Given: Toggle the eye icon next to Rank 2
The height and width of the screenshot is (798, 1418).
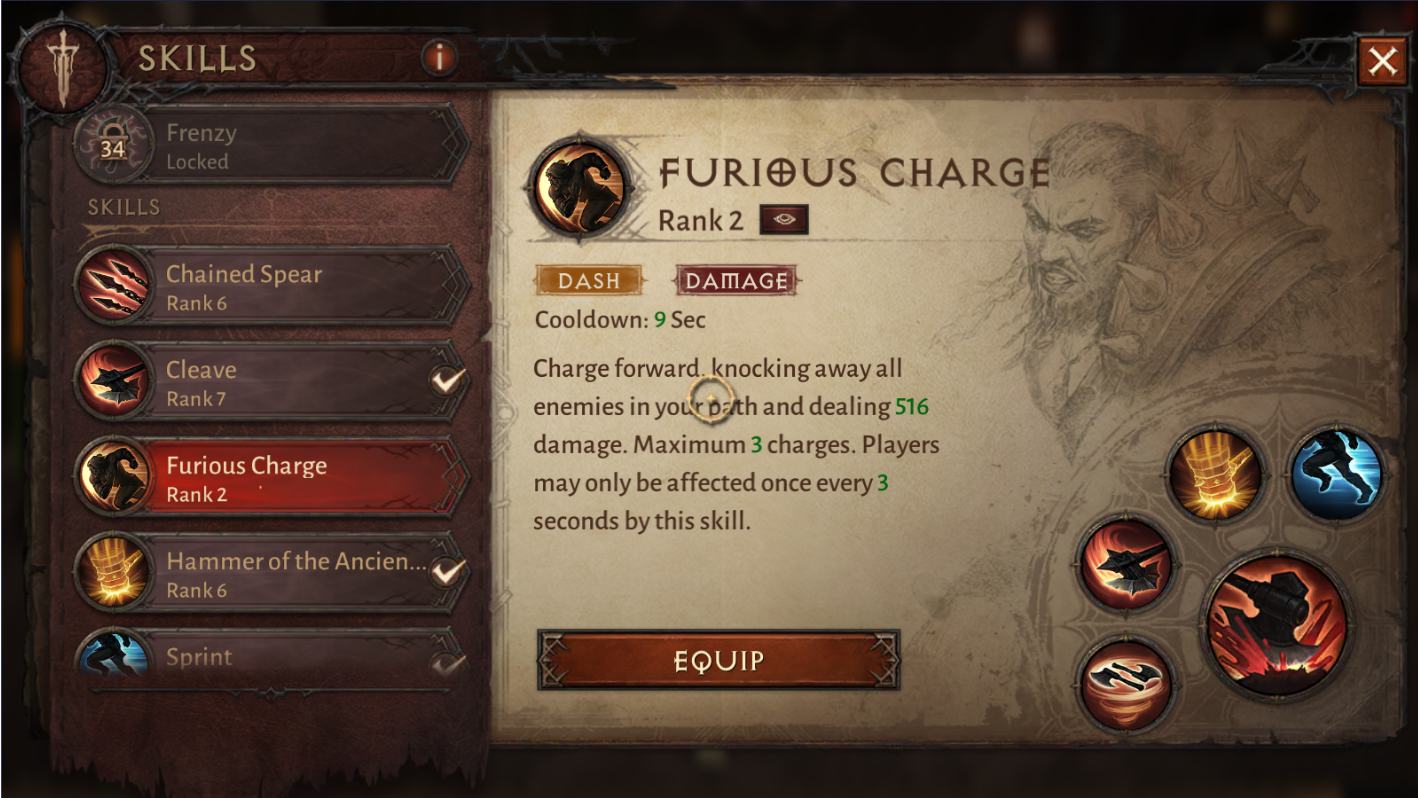Looking at the screenshot, I should [783, 219].
